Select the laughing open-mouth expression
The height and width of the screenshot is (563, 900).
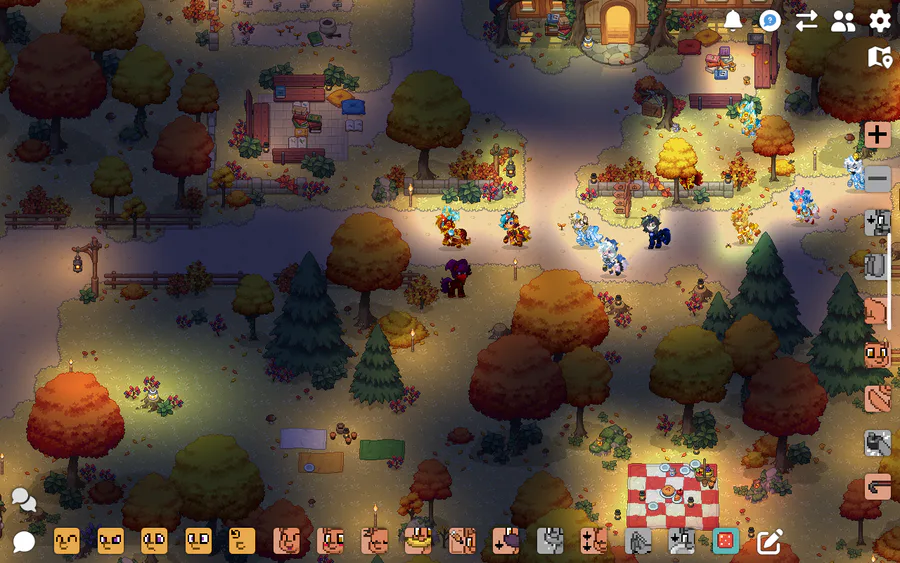pos(286,541)
